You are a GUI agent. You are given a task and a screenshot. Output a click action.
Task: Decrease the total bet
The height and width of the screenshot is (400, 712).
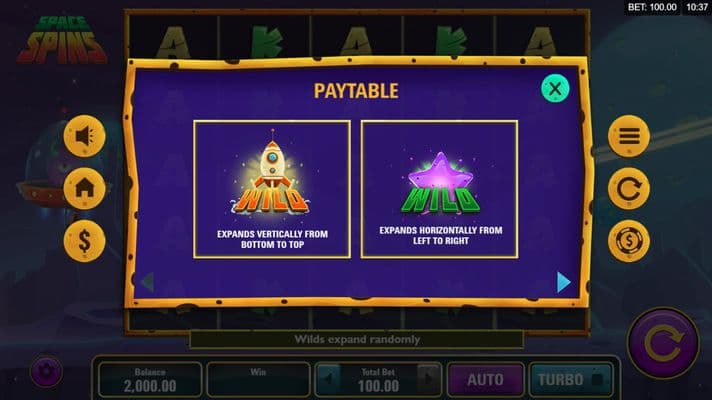(327, 380)
